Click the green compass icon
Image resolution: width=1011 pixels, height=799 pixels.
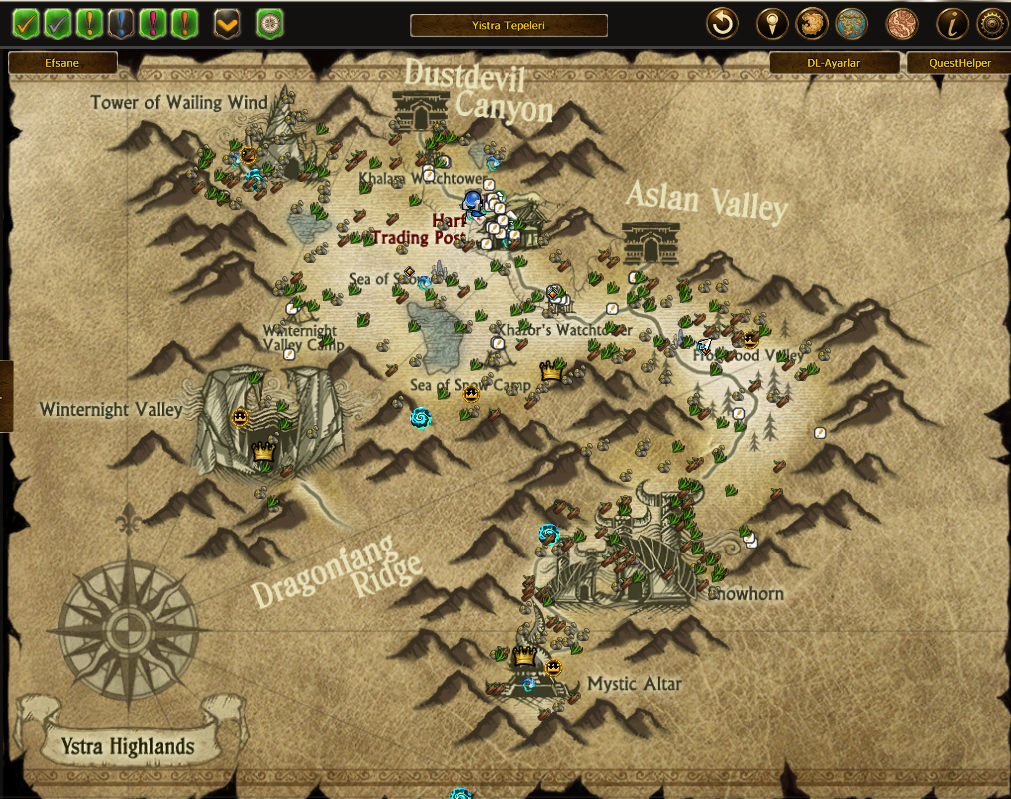pyautogui.click(x=270, y=23)
